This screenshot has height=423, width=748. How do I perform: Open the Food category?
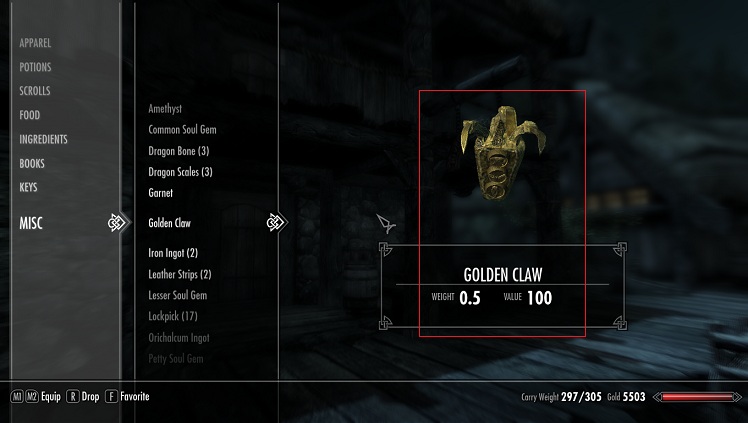click(x=30, y=115)
